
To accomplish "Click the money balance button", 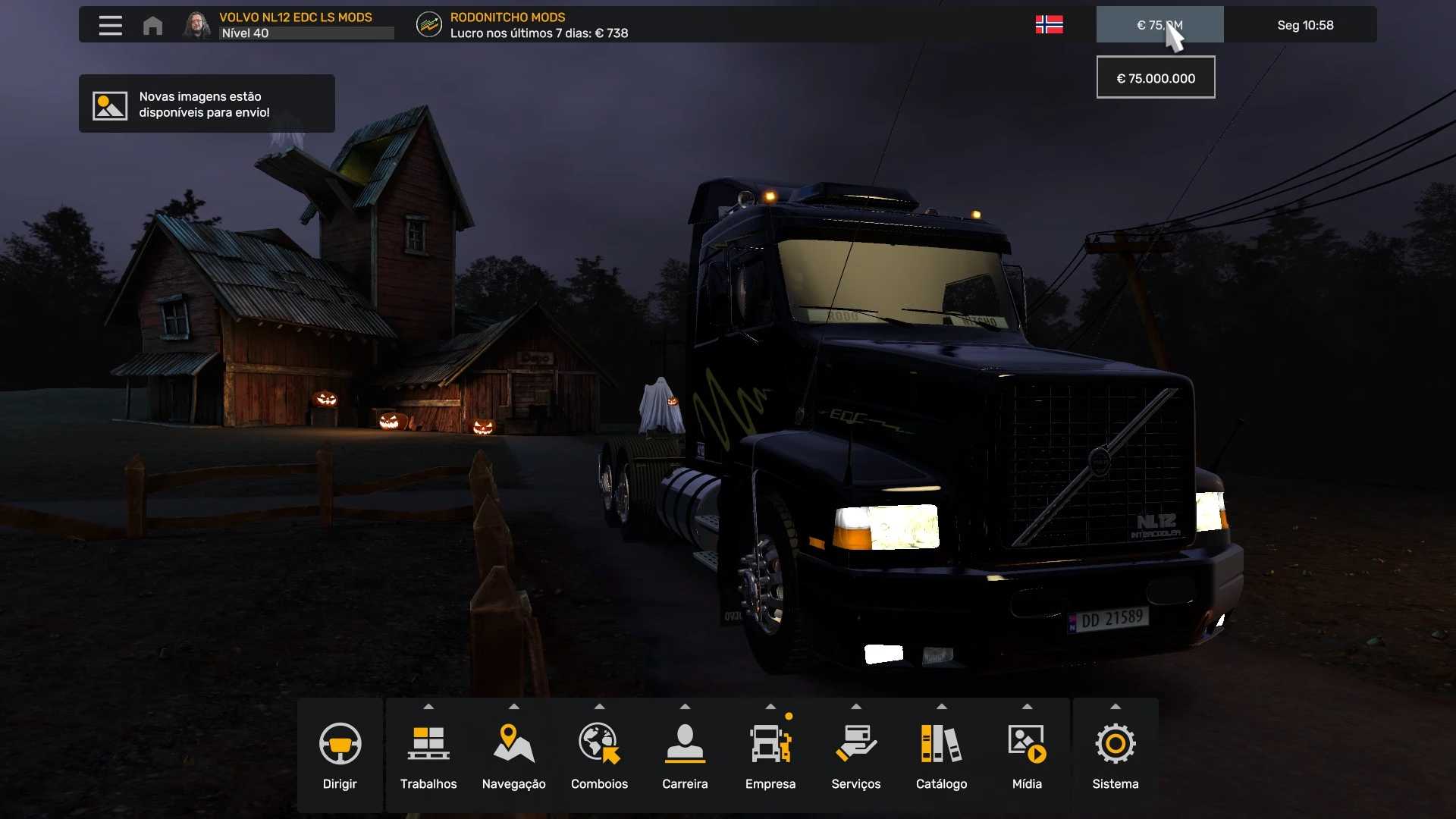I will (x=1159, y=25).
